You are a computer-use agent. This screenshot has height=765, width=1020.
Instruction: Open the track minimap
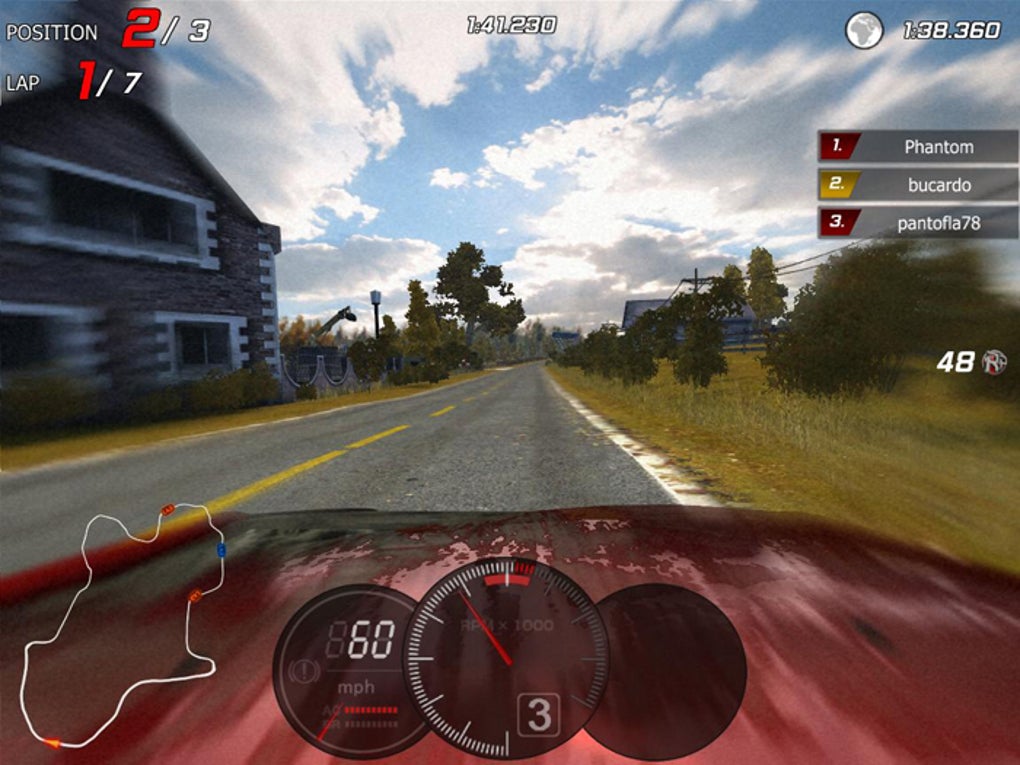(121, 625)
